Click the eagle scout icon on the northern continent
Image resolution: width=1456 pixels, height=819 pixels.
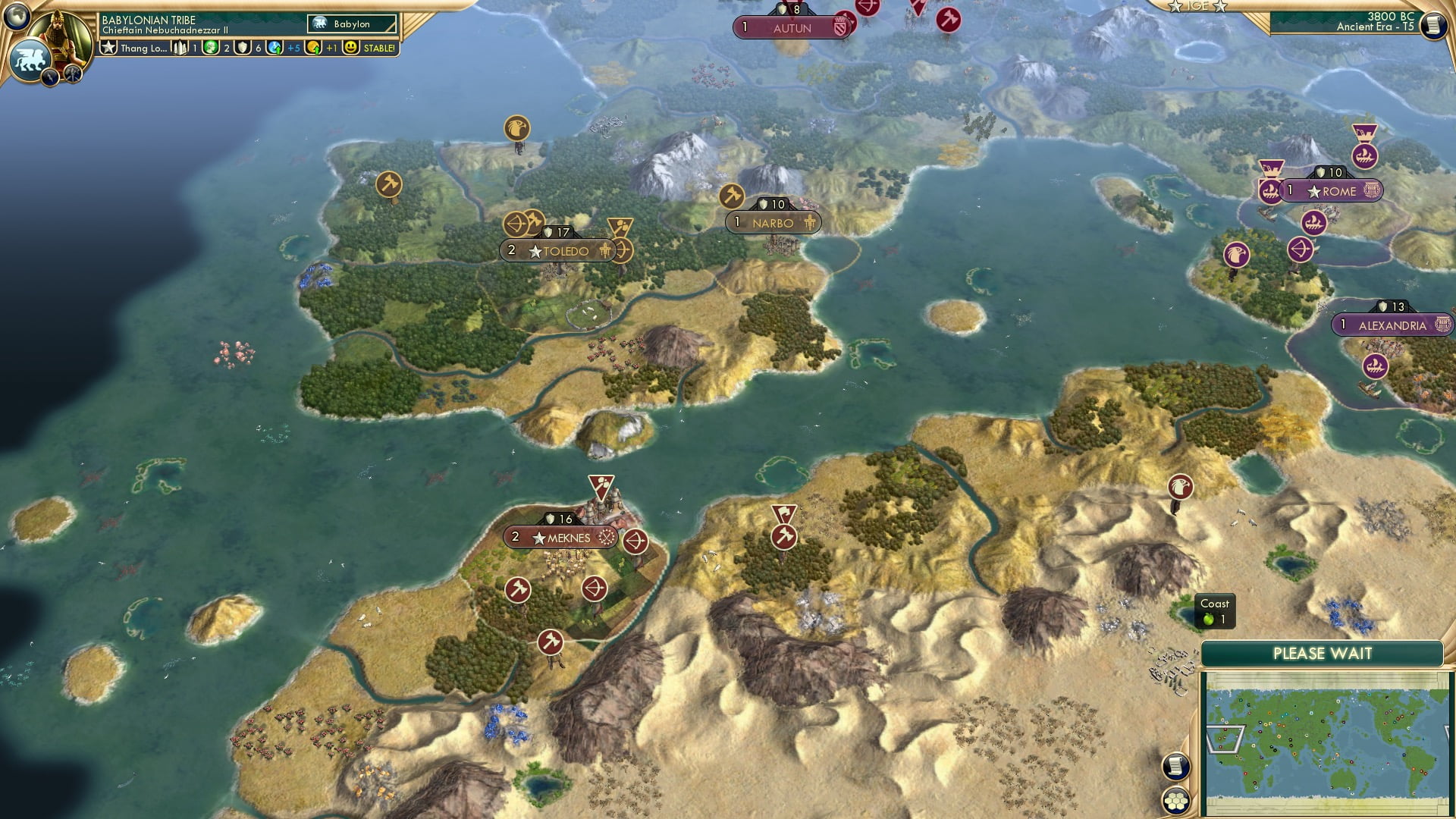[515, 129]
